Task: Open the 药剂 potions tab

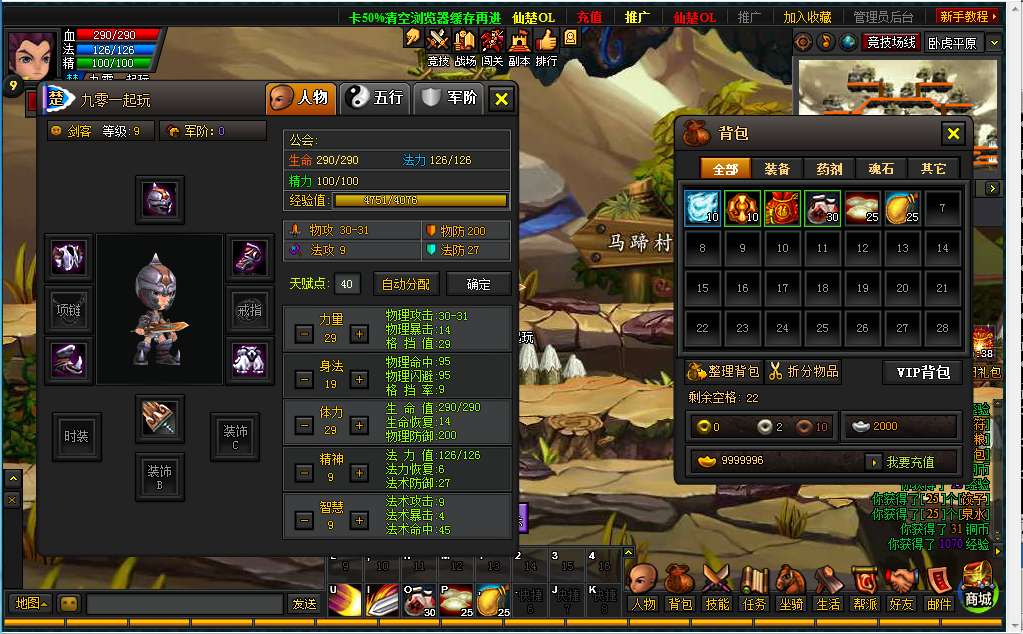Action: pyautogui.click(x=829, y=169)
